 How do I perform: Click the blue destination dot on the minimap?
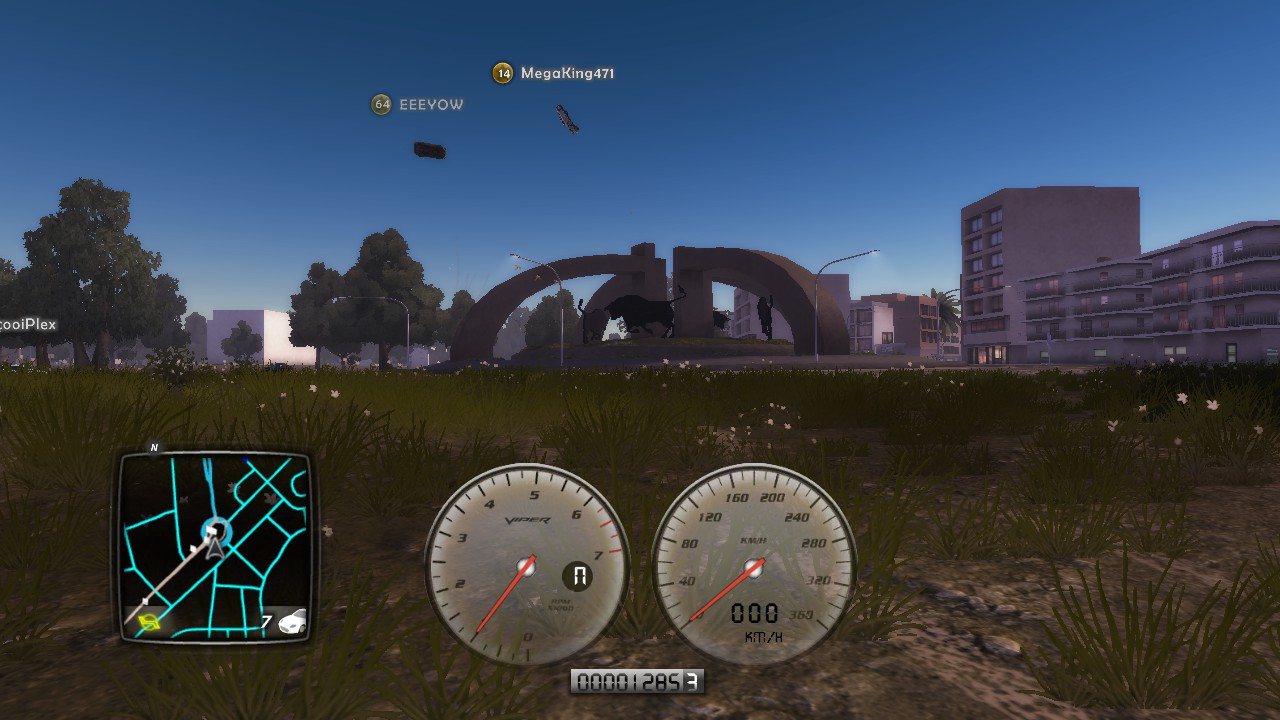(x=245, y=460)
